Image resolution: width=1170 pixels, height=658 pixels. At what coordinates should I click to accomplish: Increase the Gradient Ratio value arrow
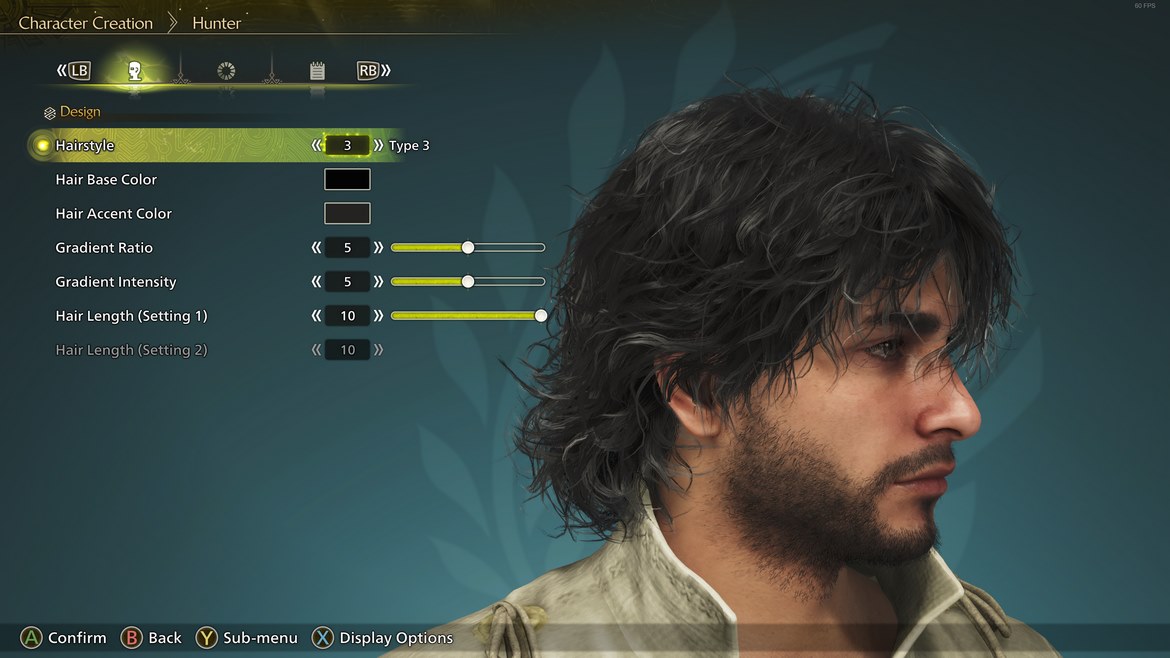[378, 248]
